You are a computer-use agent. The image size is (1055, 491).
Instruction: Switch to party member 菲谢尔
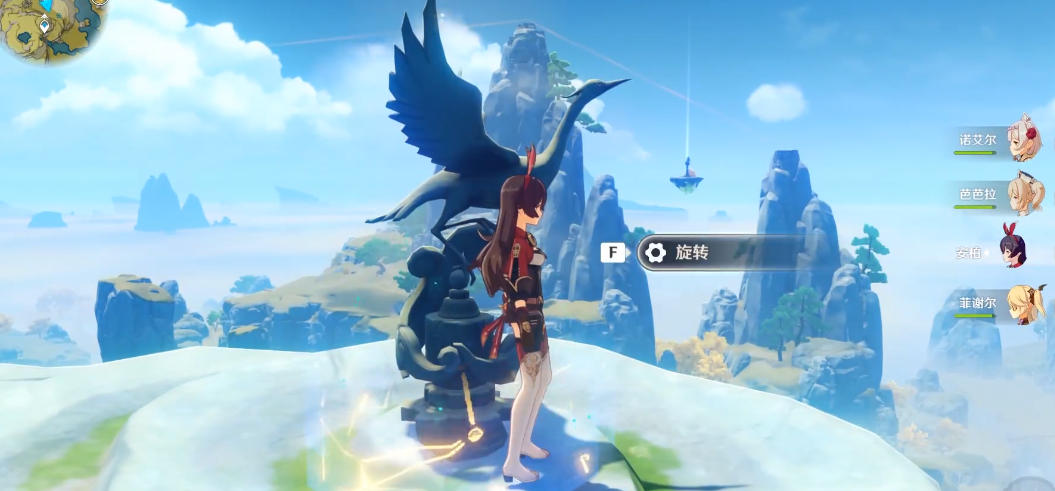click(1024, 303)
